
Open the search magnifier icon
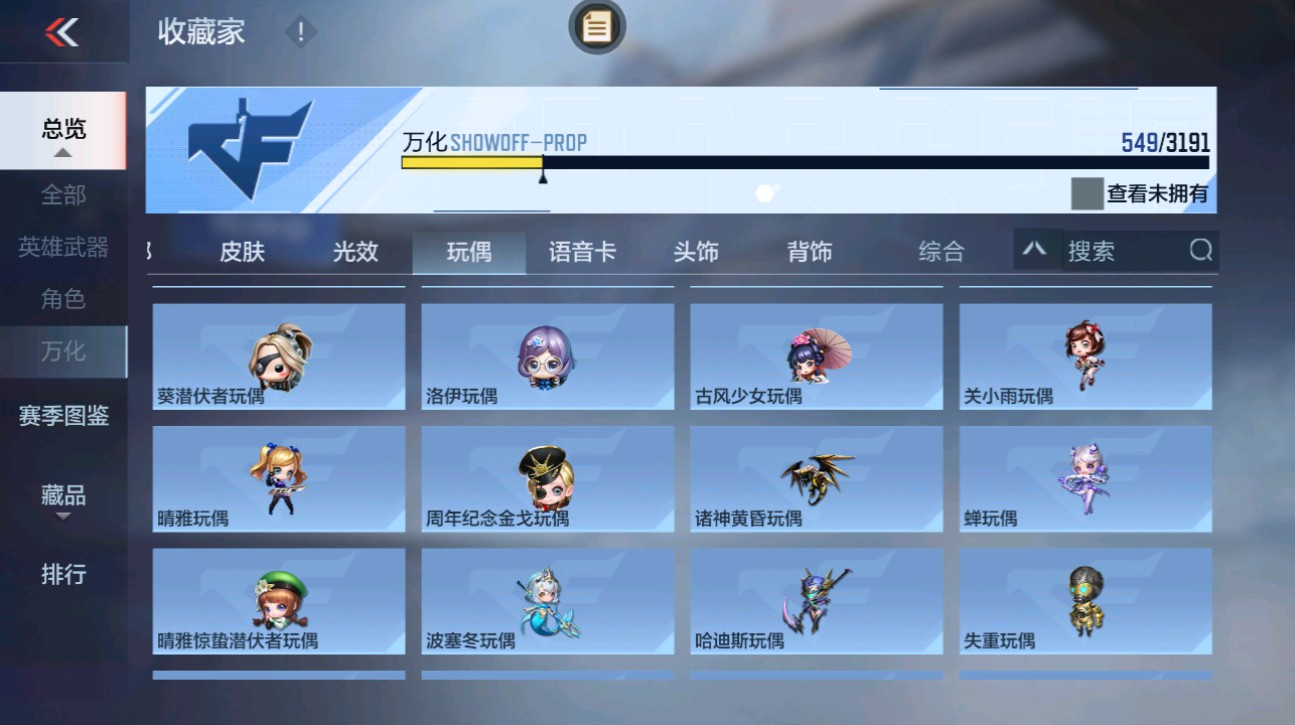pyautogui.click(x=1200, y=251)
